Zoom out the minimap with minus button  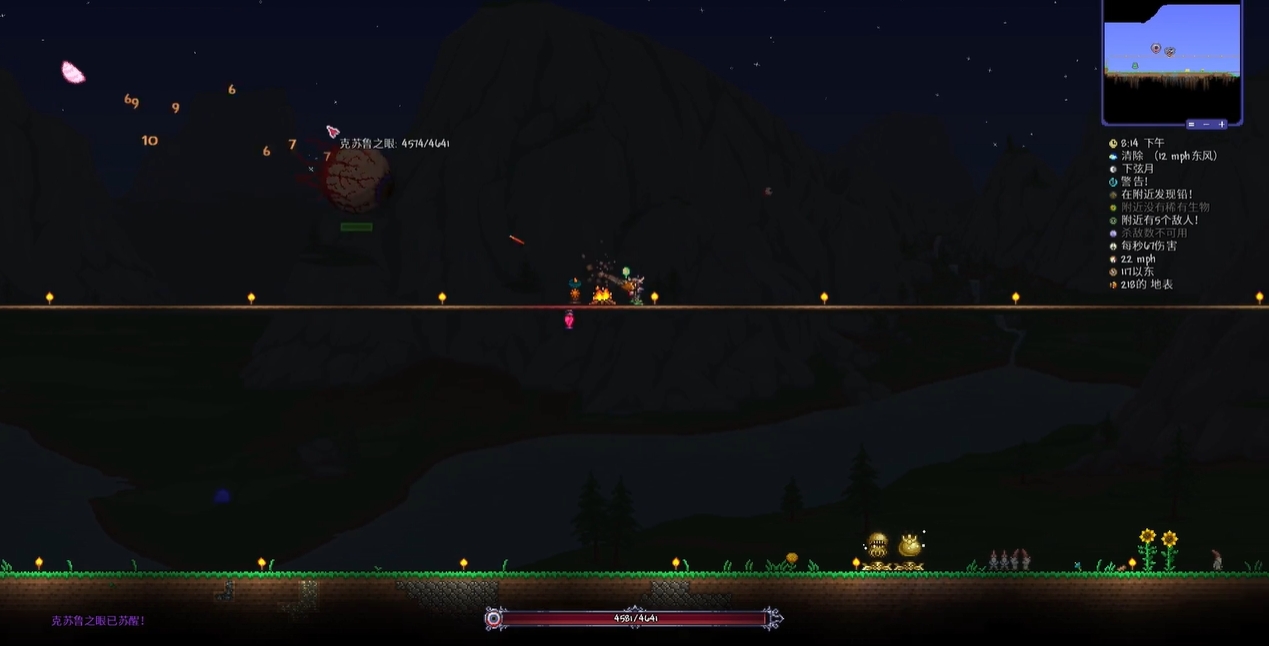pos(1206,124)
